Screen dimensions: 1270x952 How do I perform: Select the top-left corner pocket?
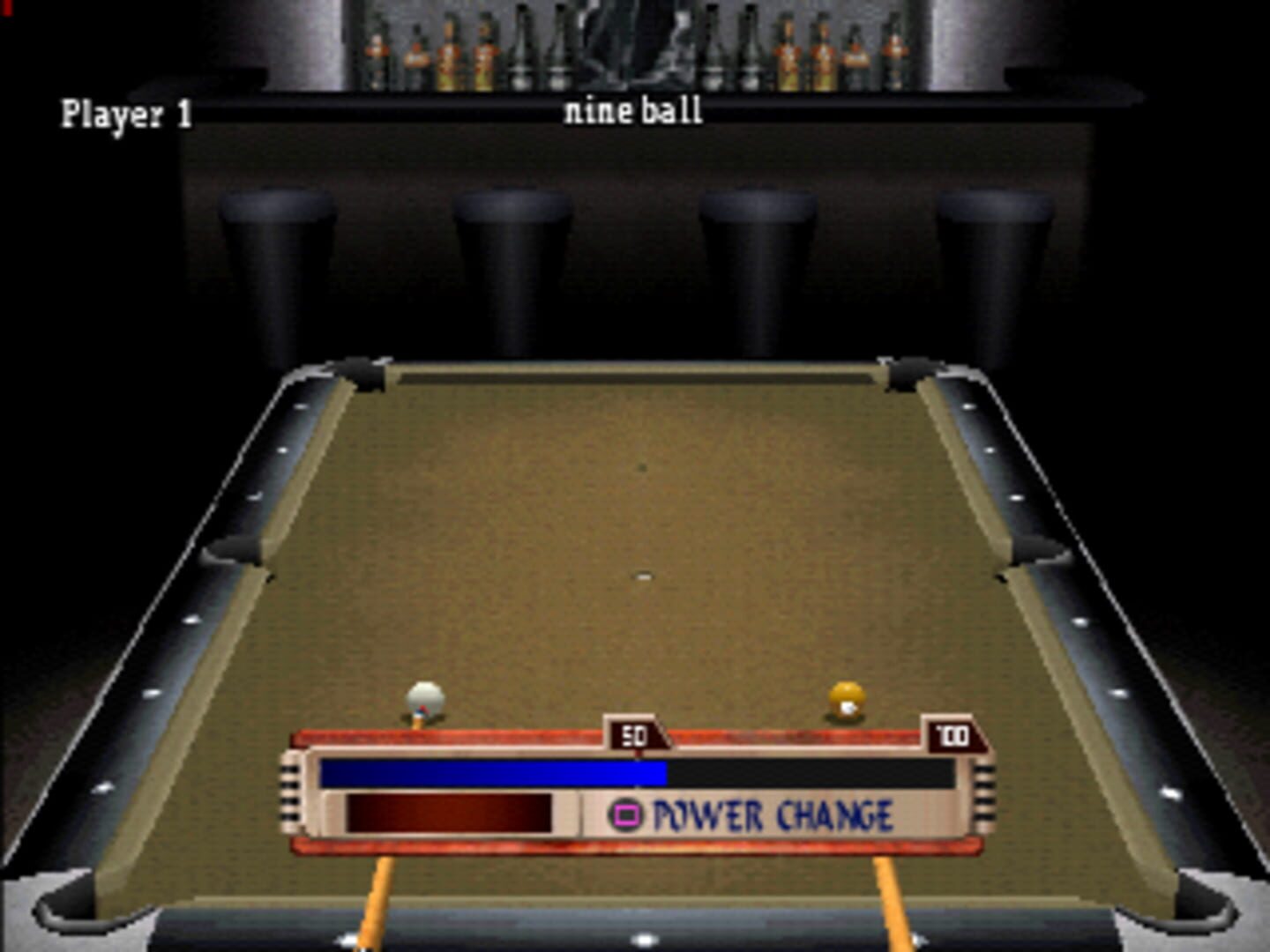tap(364, 374)
